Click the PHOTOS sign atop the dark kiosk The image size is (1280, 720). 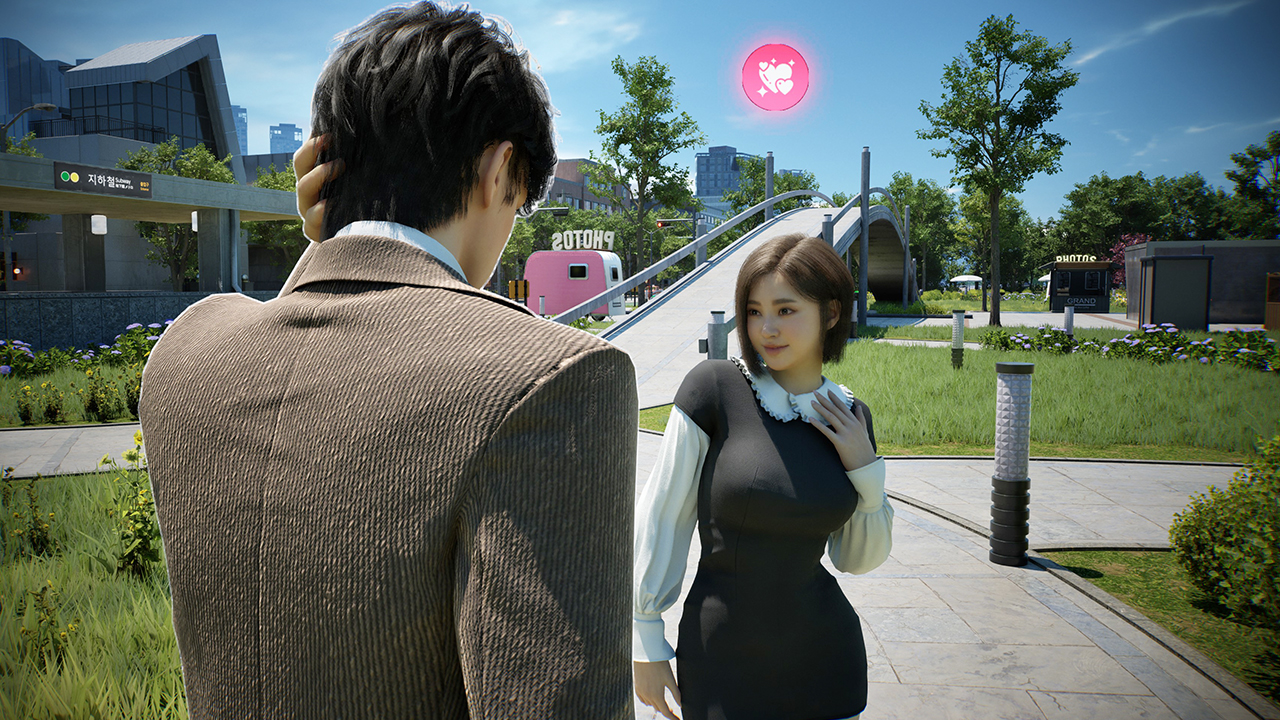click(1075, 258)
